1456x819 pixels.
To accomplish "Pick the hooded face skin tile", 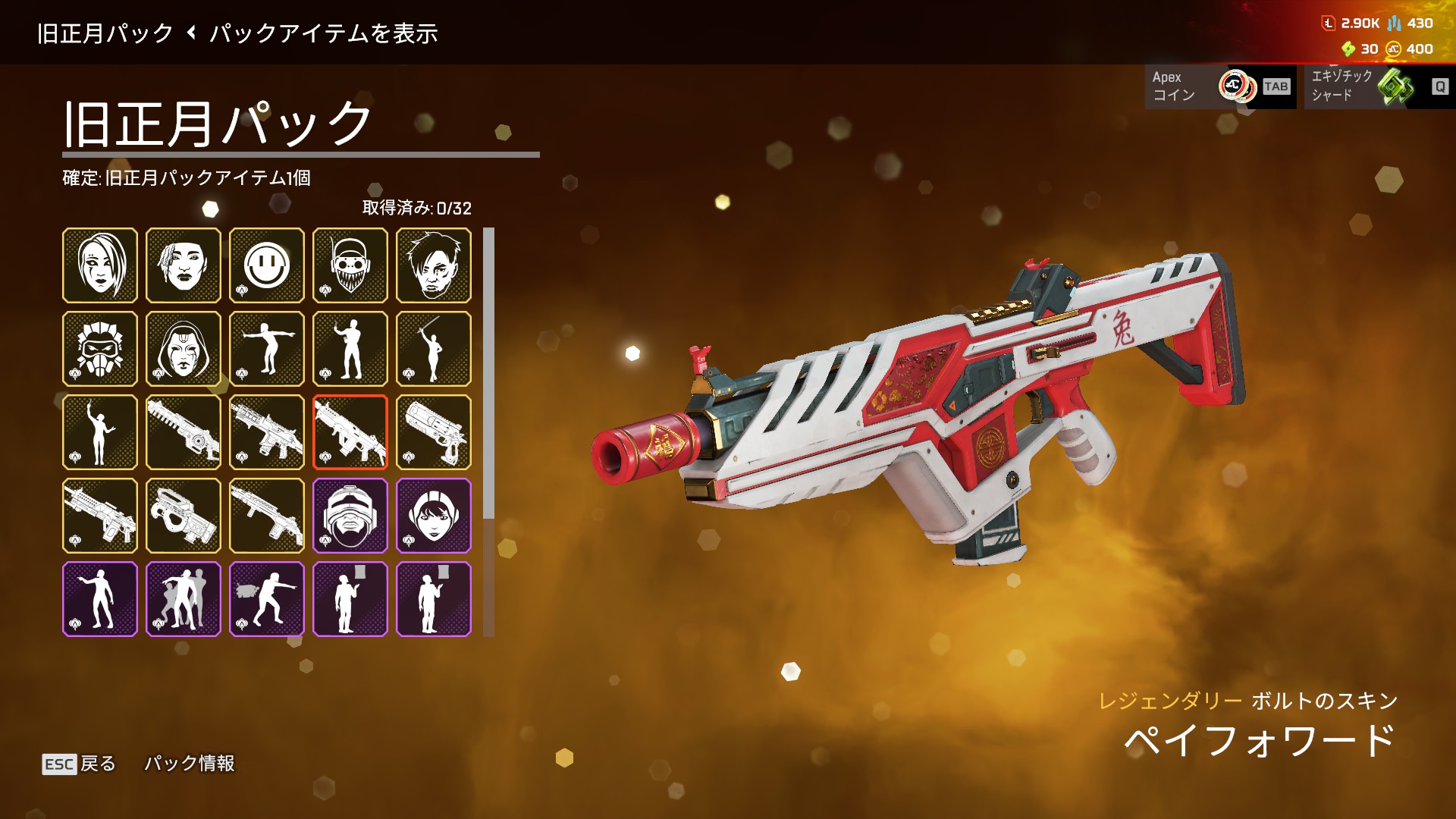I will (x=184, y=349).
